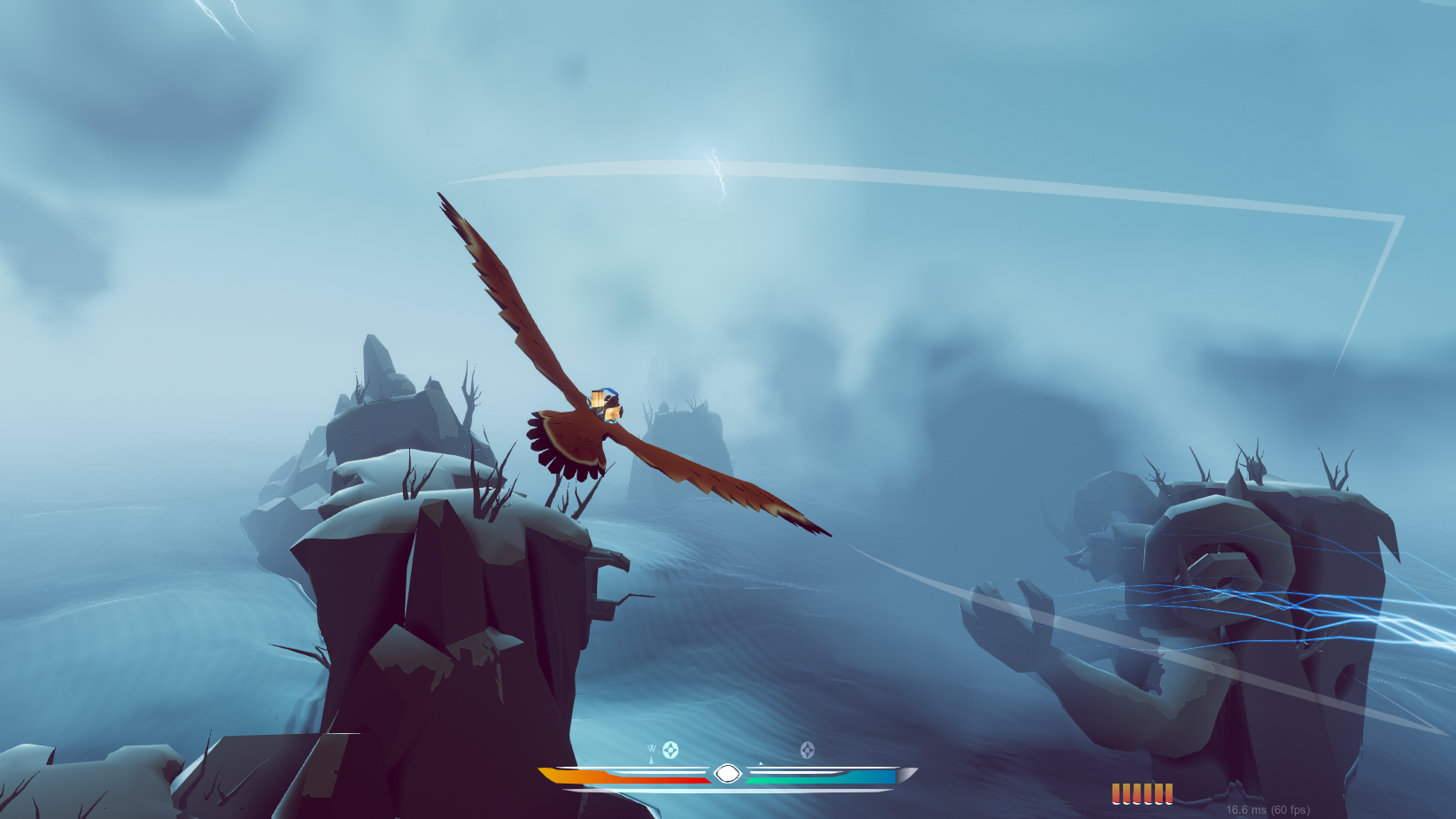Click the last orange ammo cartridge icon

coord(1169,793)
